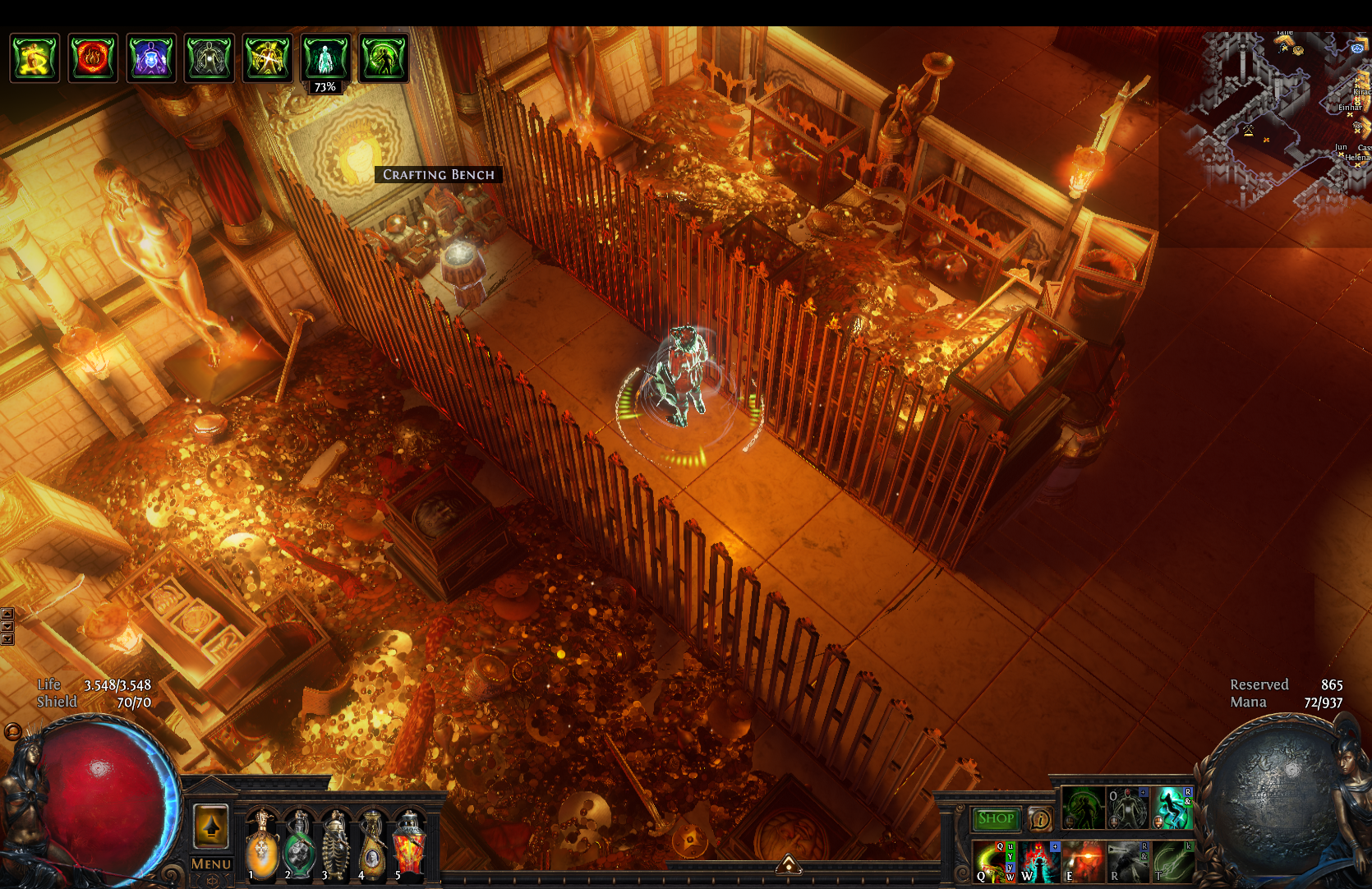The width and height of the screenshot is (1372, 889).
Task: Click the orange info speech-bubble icon
Action: [1040, 818]
